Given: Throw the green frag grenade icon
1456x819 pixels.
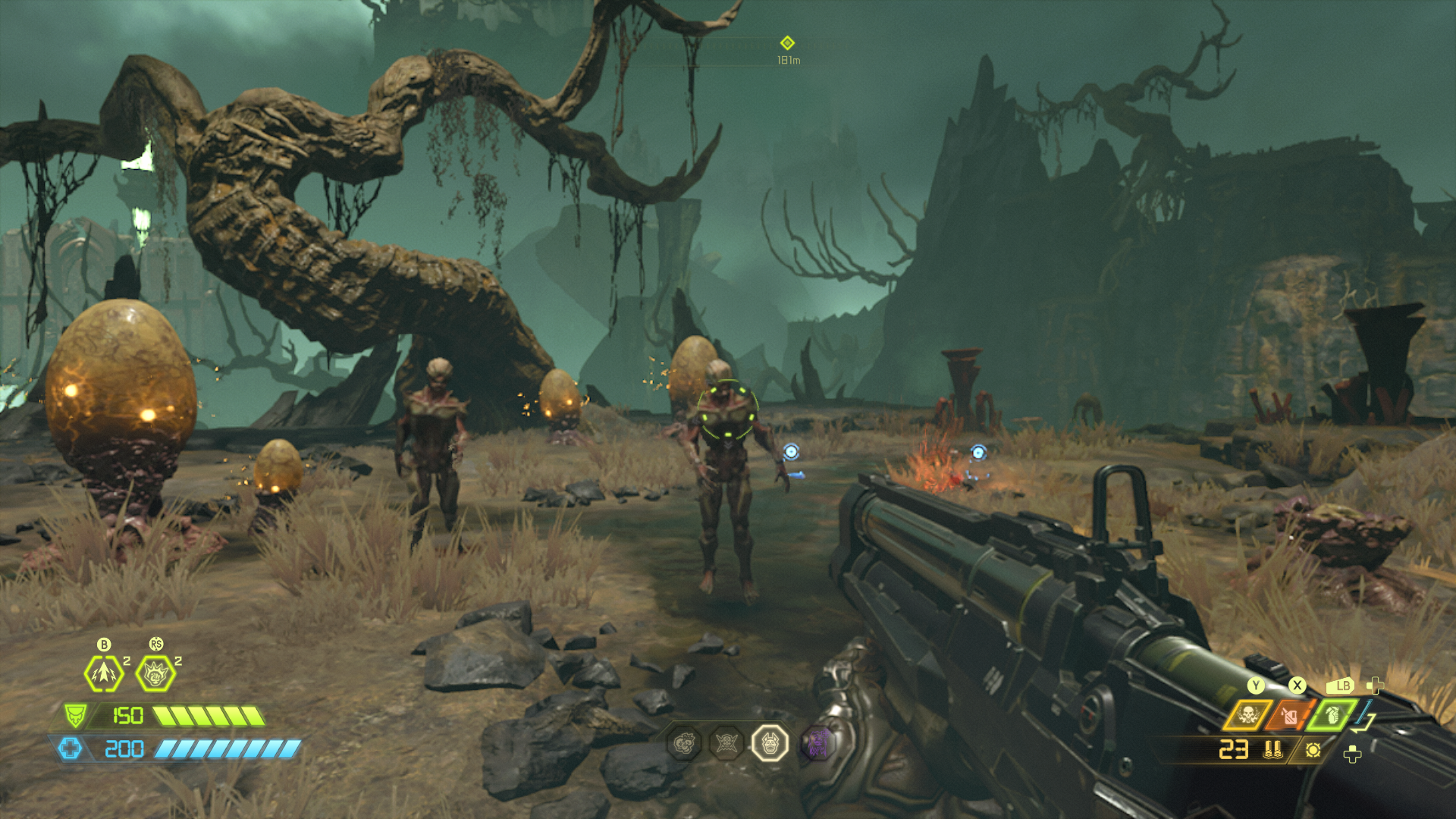Looking at the screenshot, I should (1332, 715).
